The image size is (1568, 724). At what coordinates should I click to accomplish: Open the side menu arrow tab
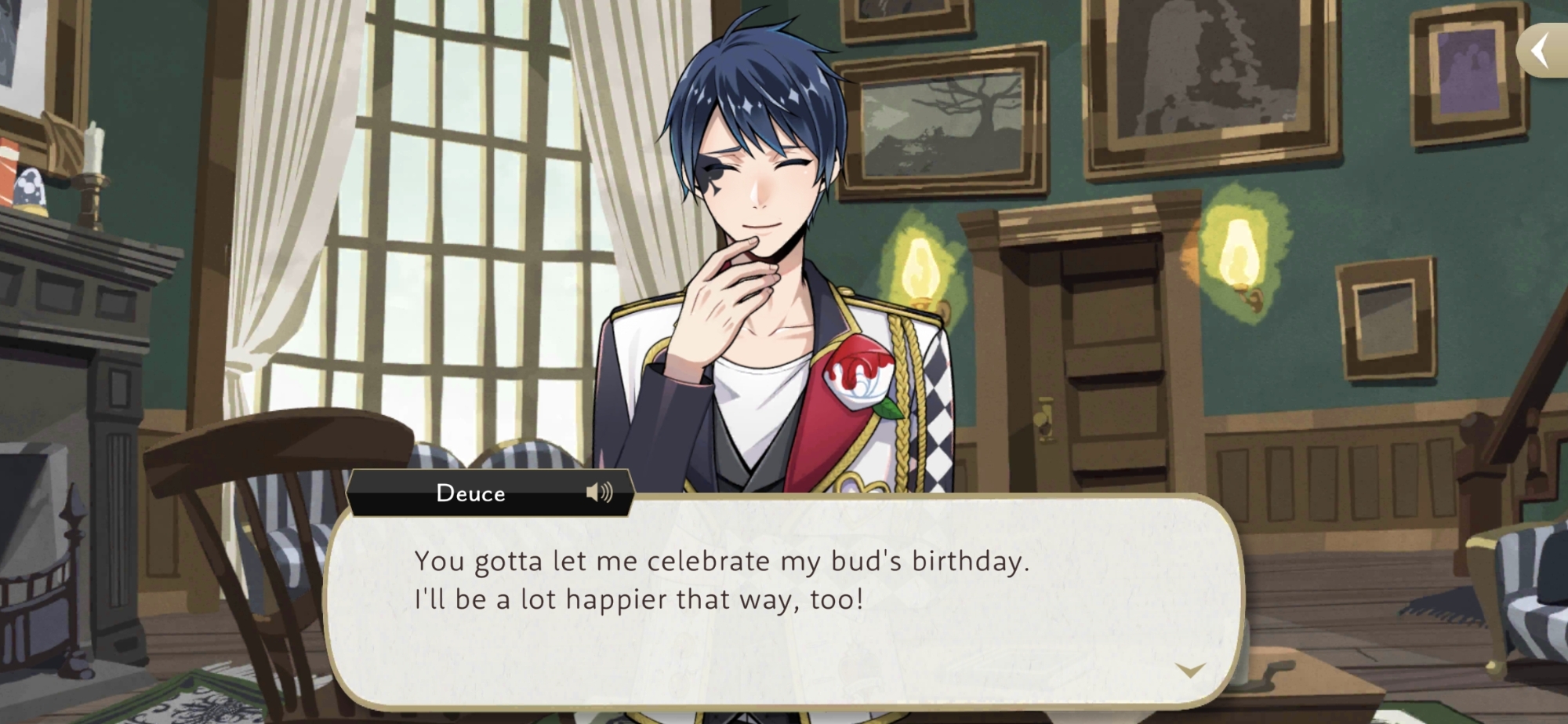pyautogui.click(x=1543, y=51)
